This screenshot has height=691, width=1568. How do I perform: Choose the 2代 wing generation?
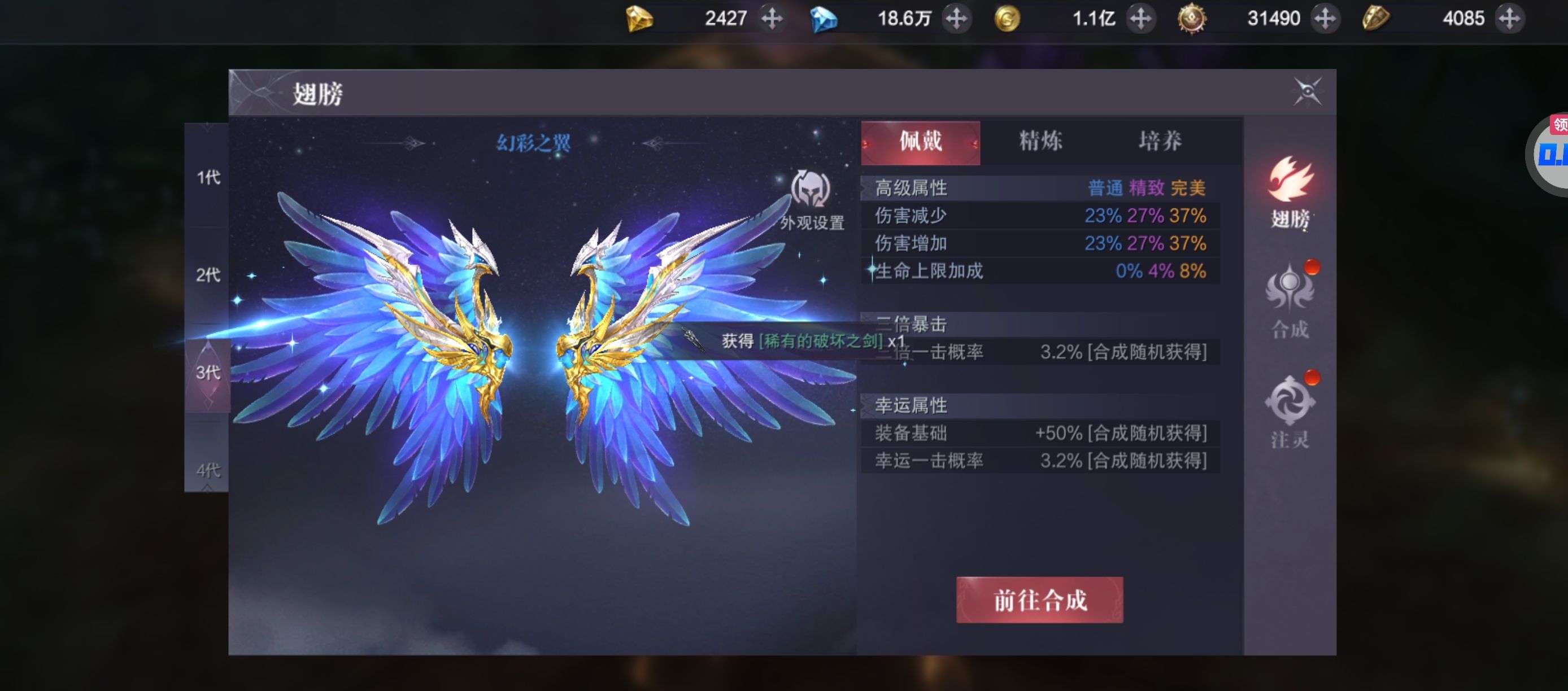[x=207, y=275]
